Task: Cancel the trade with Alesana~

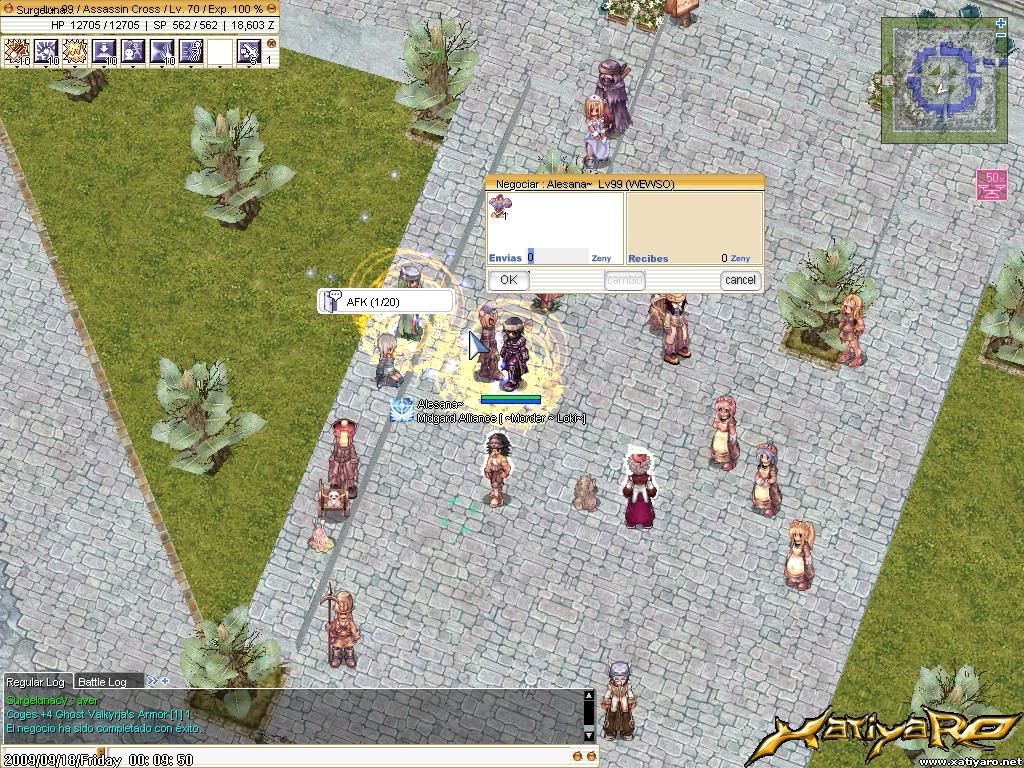Action: [740, 280]
